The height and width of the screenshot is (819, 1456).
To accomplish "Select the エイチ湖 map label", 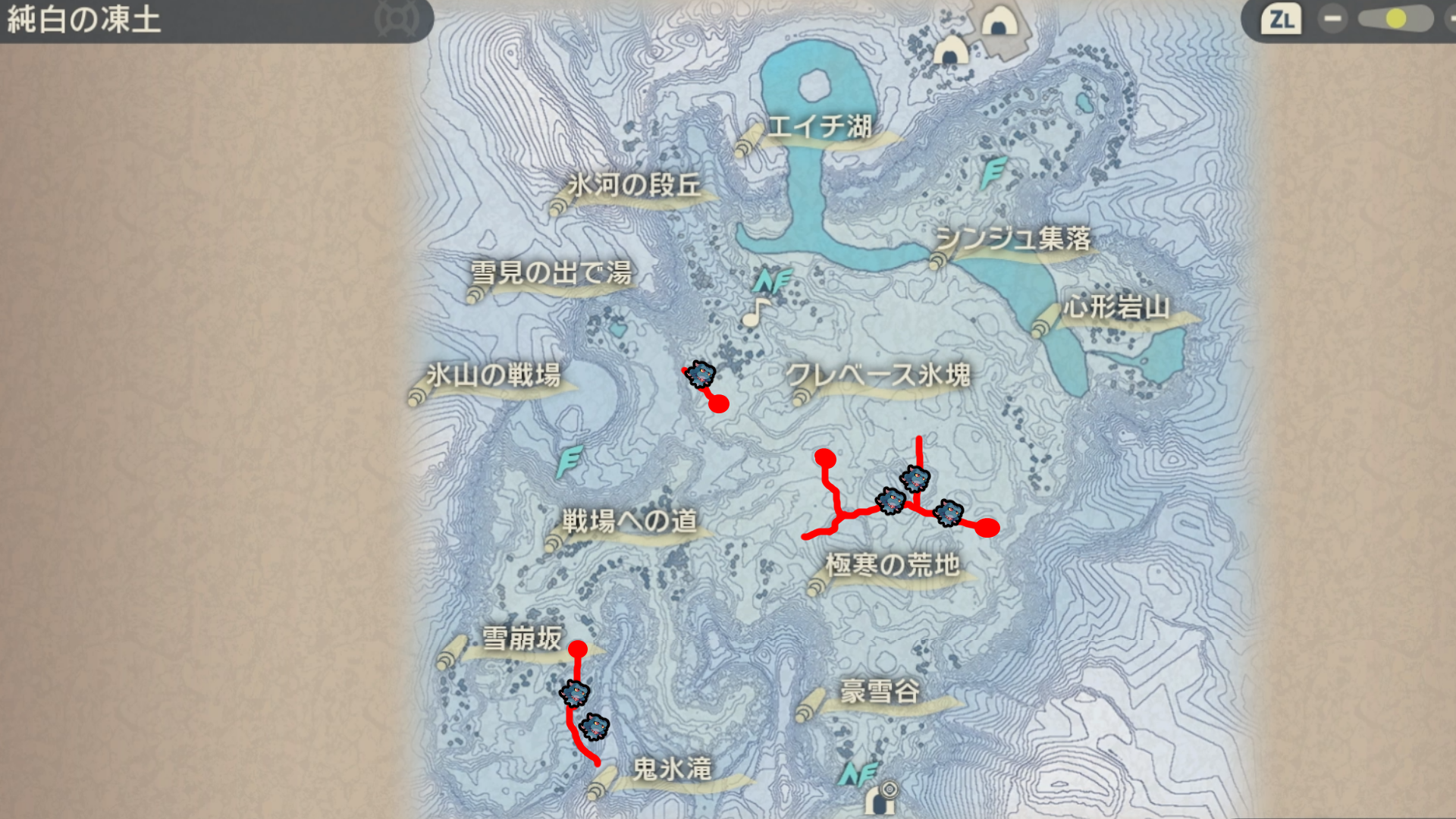I will point(819,127).
